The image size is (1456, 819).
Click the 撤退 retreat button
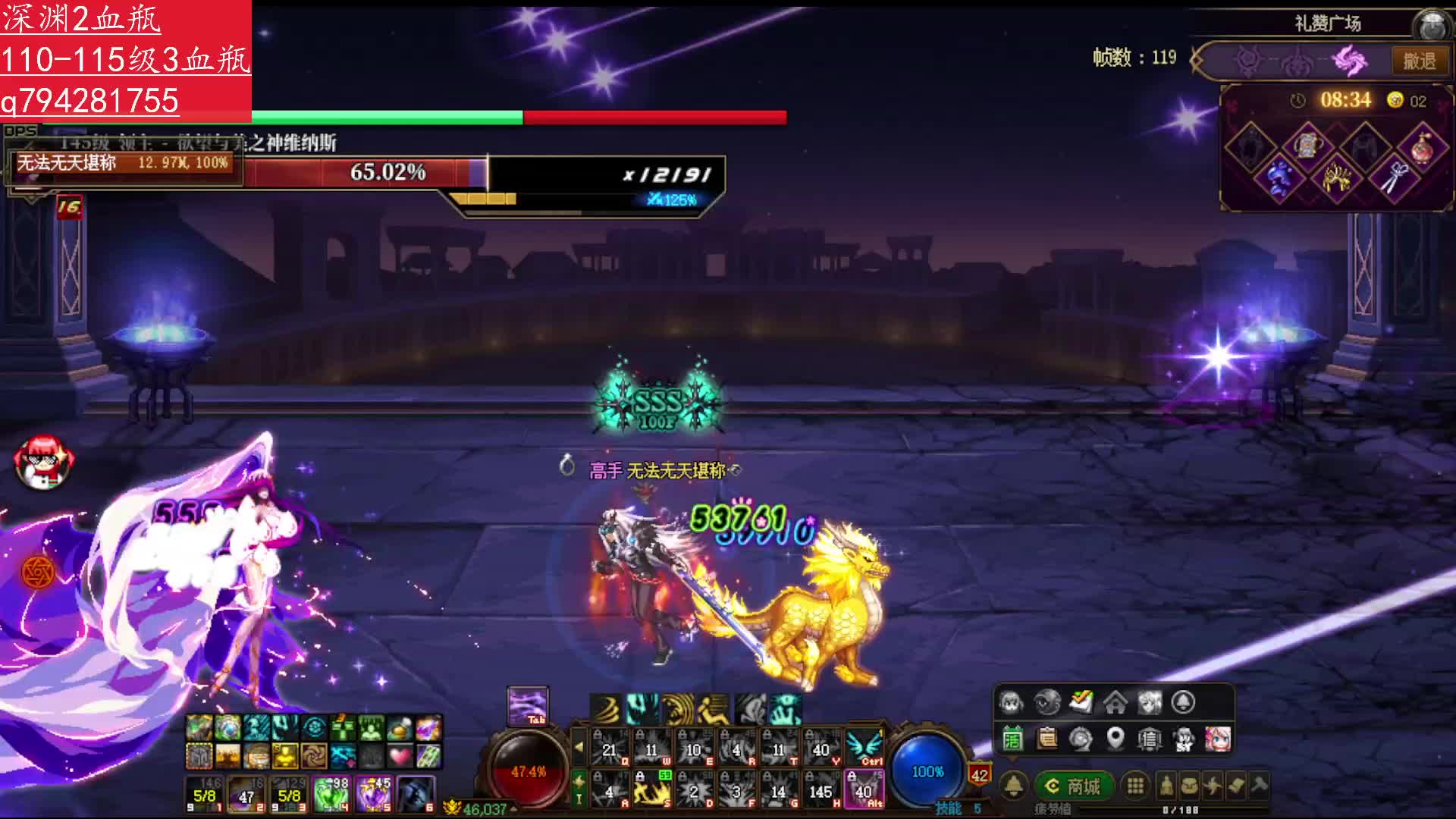pos(1418,61)
